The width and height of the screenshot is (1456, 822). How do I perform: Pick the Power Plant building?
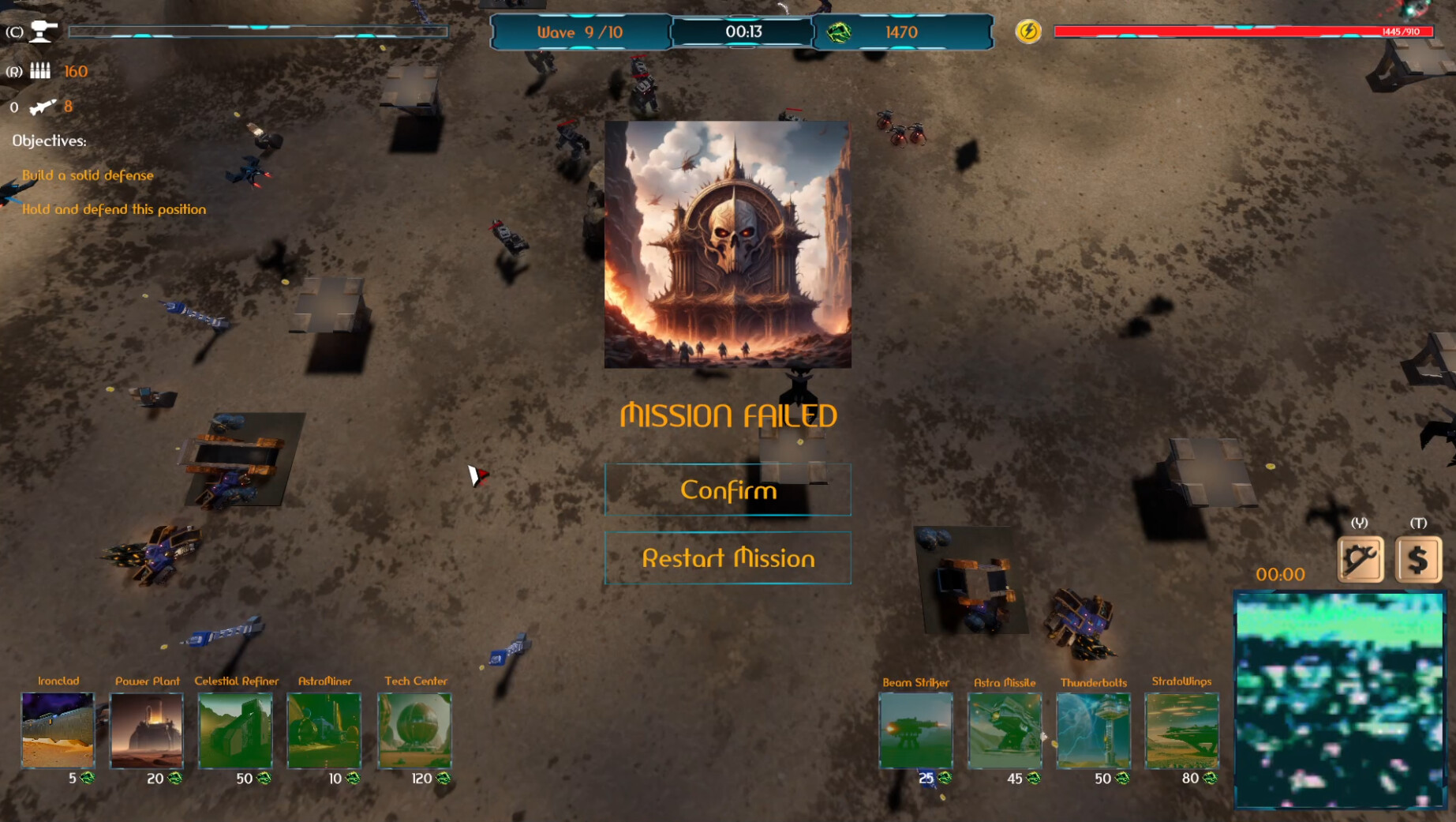(147, 730)
